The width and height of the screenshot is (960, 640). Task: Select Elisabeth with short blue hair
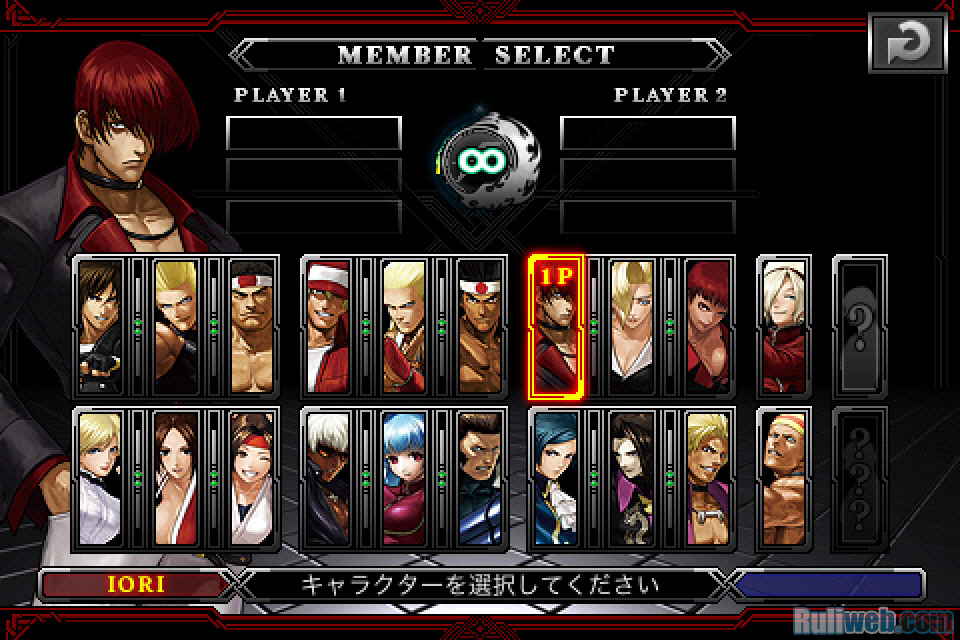point(557,478)
